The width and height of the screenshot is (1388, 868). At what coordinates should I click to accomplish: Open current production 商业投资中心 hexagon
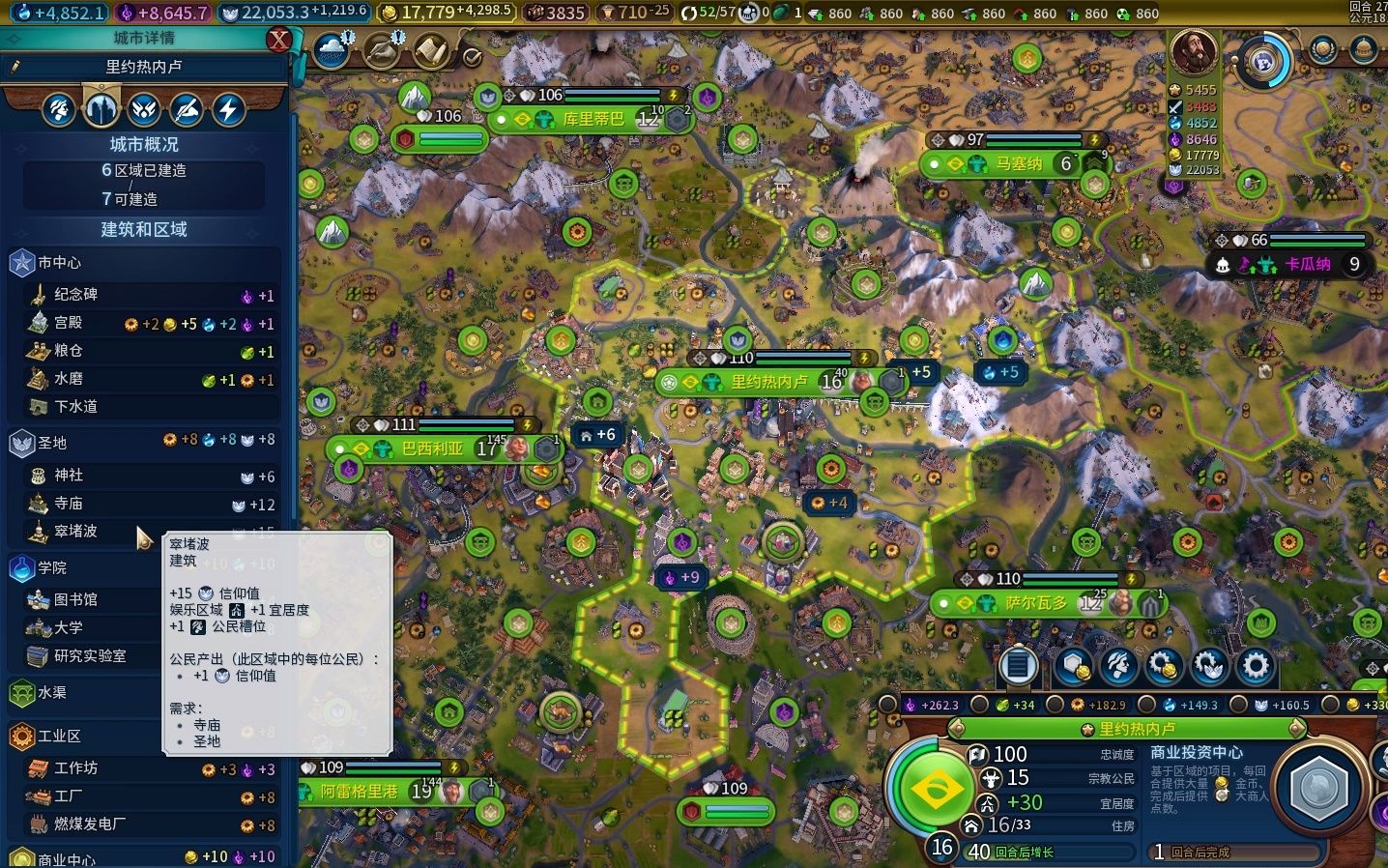(1319, 788)
